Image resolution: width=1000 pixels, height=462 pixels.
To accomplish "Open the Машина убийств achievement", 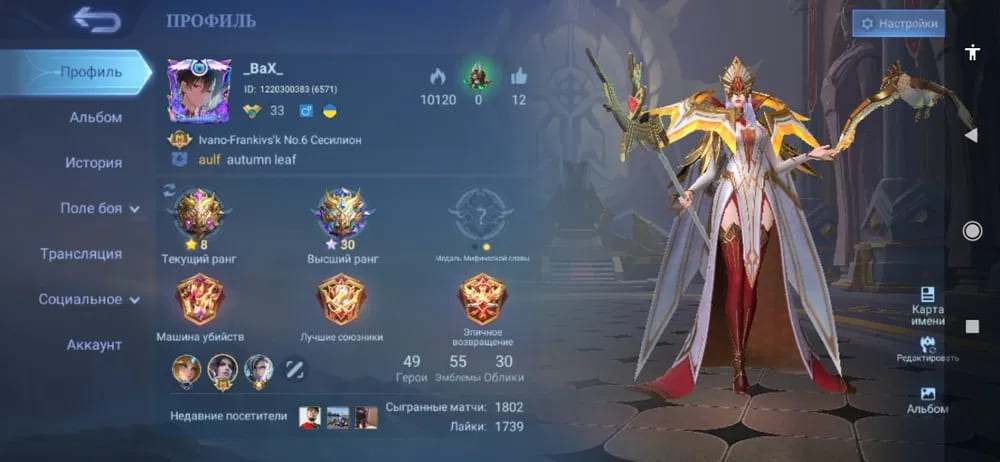I will (200, 299).
